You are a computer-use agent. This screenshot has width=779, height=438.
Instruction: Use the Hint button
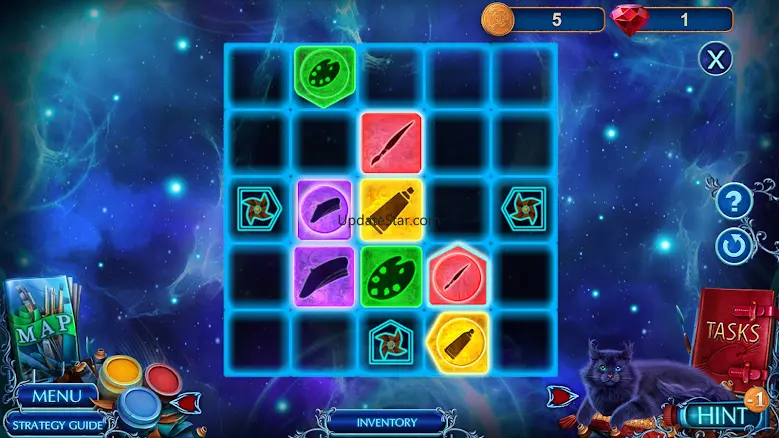pyautogui.click(x=716, y=414)
